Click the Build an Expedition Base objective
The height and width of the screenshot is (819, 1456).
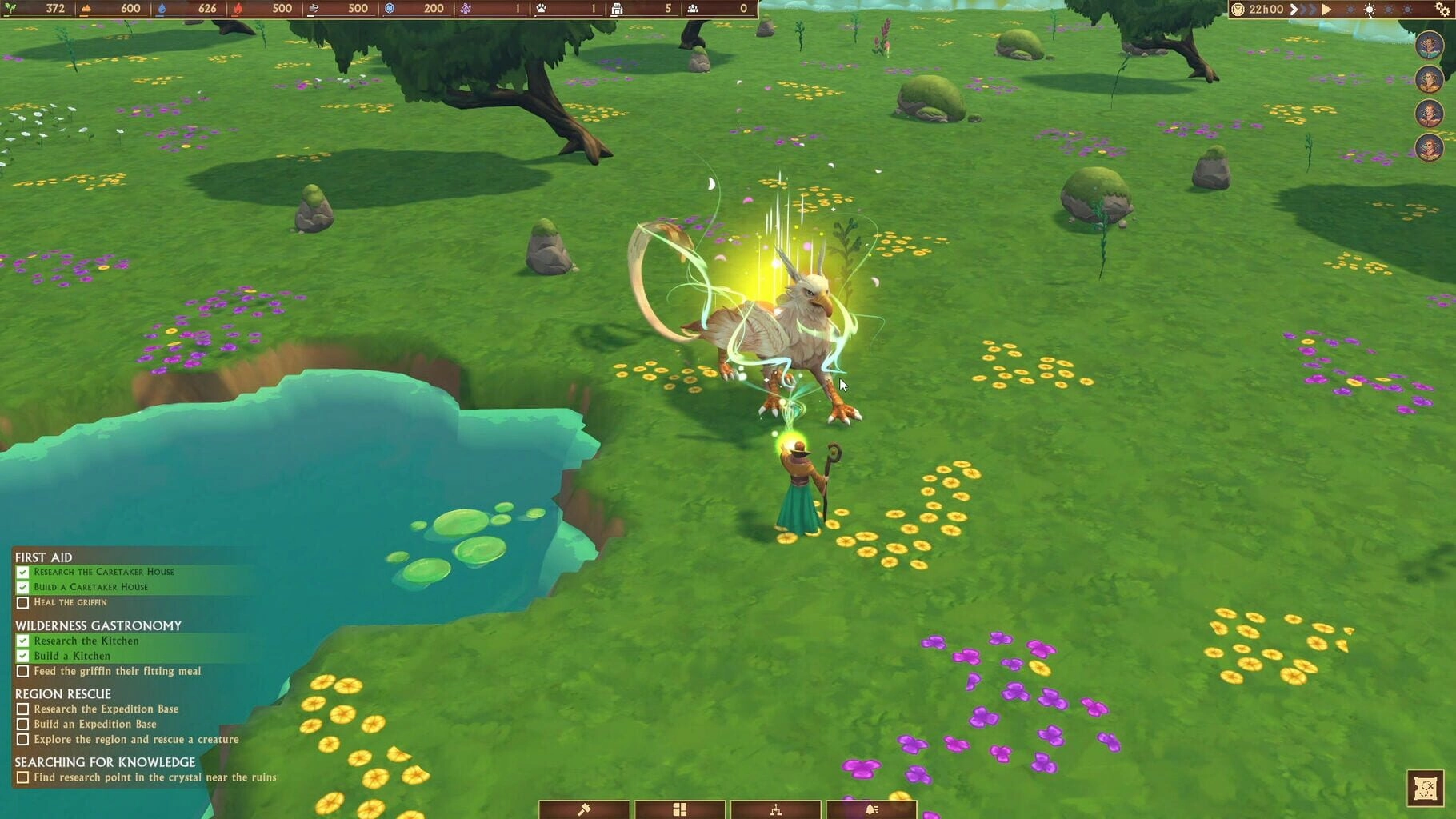94,724
